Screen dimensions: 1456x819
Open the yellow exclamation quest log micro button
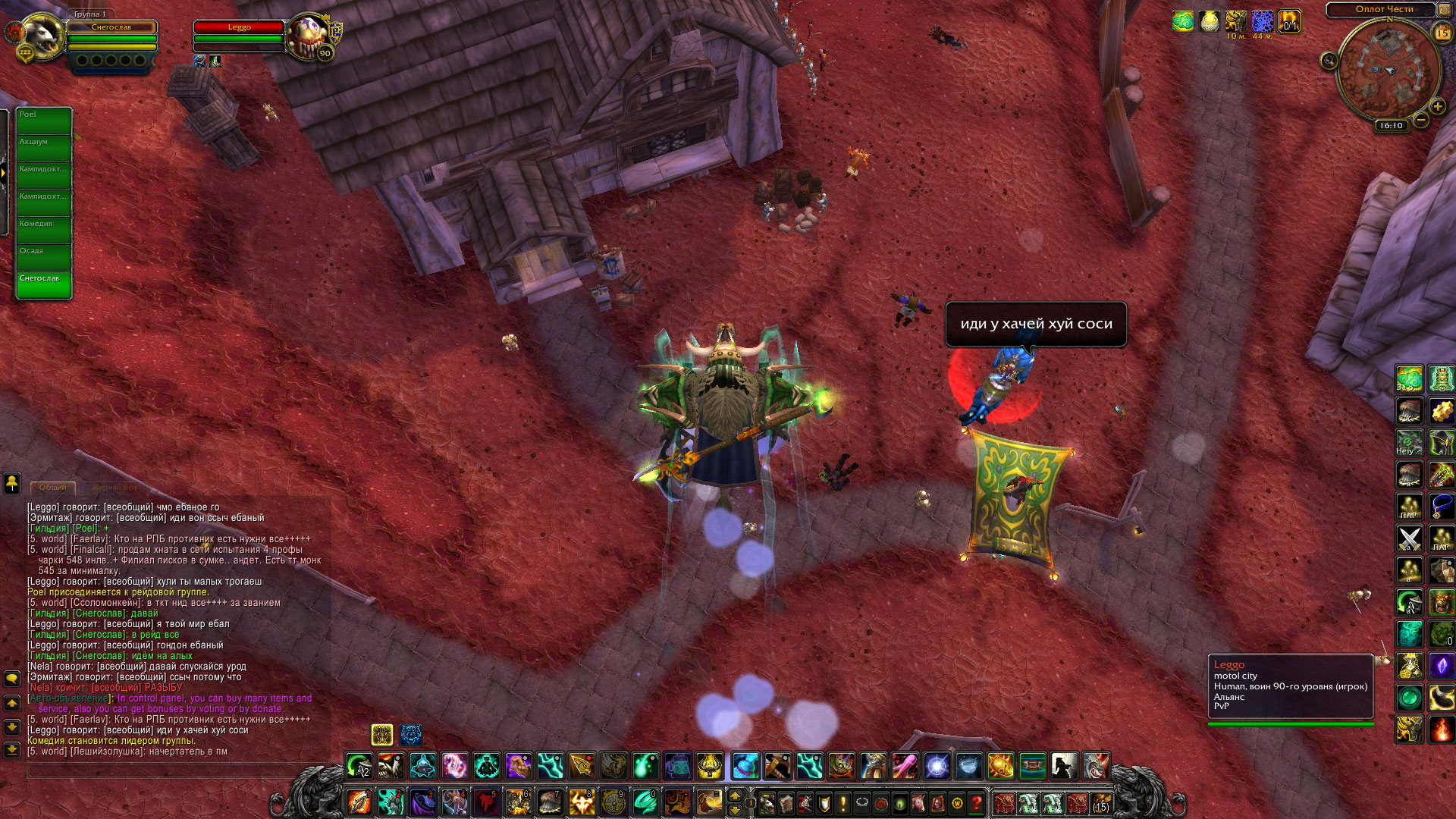843,802
